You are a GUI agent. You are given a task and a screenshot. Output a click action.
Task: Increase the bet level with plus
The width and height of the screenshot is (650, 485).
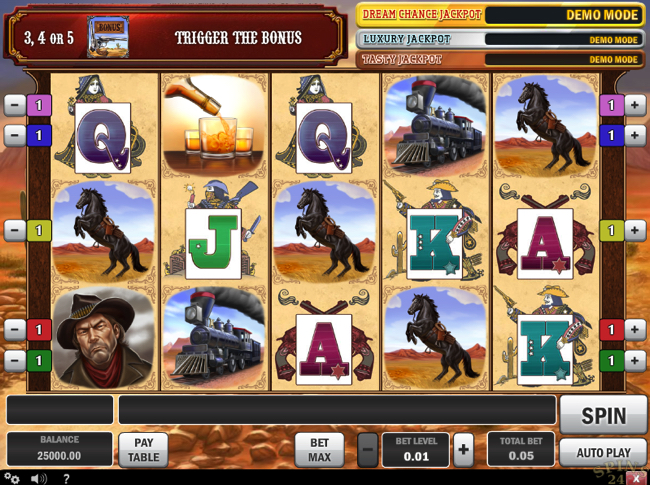pos(463,449)
